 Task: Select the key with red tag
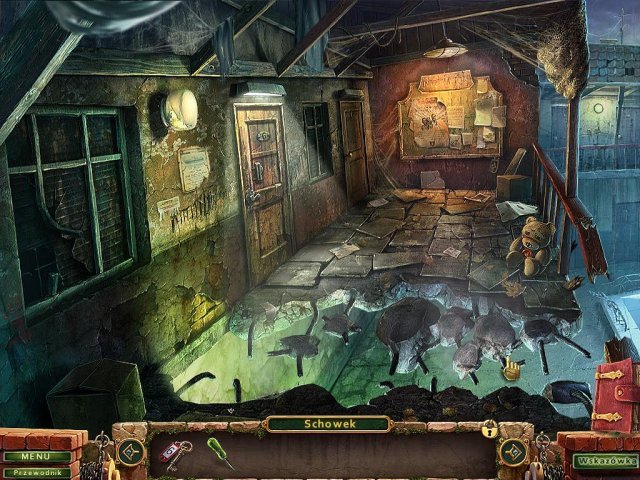pyautogui.click(x=174, y=452)
